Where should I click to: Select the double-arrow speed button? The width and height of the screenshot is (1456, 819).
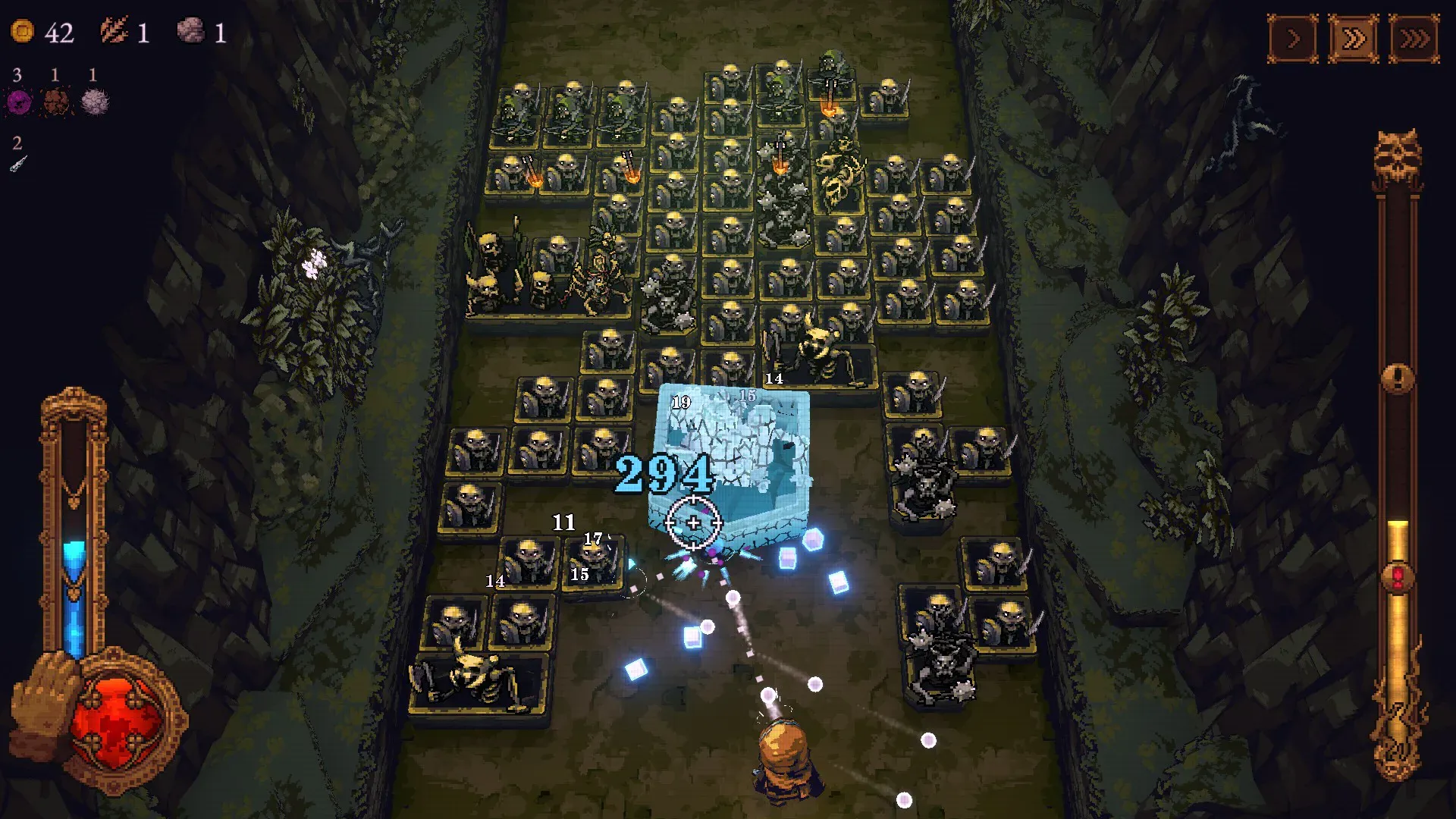pos(1354,38)
